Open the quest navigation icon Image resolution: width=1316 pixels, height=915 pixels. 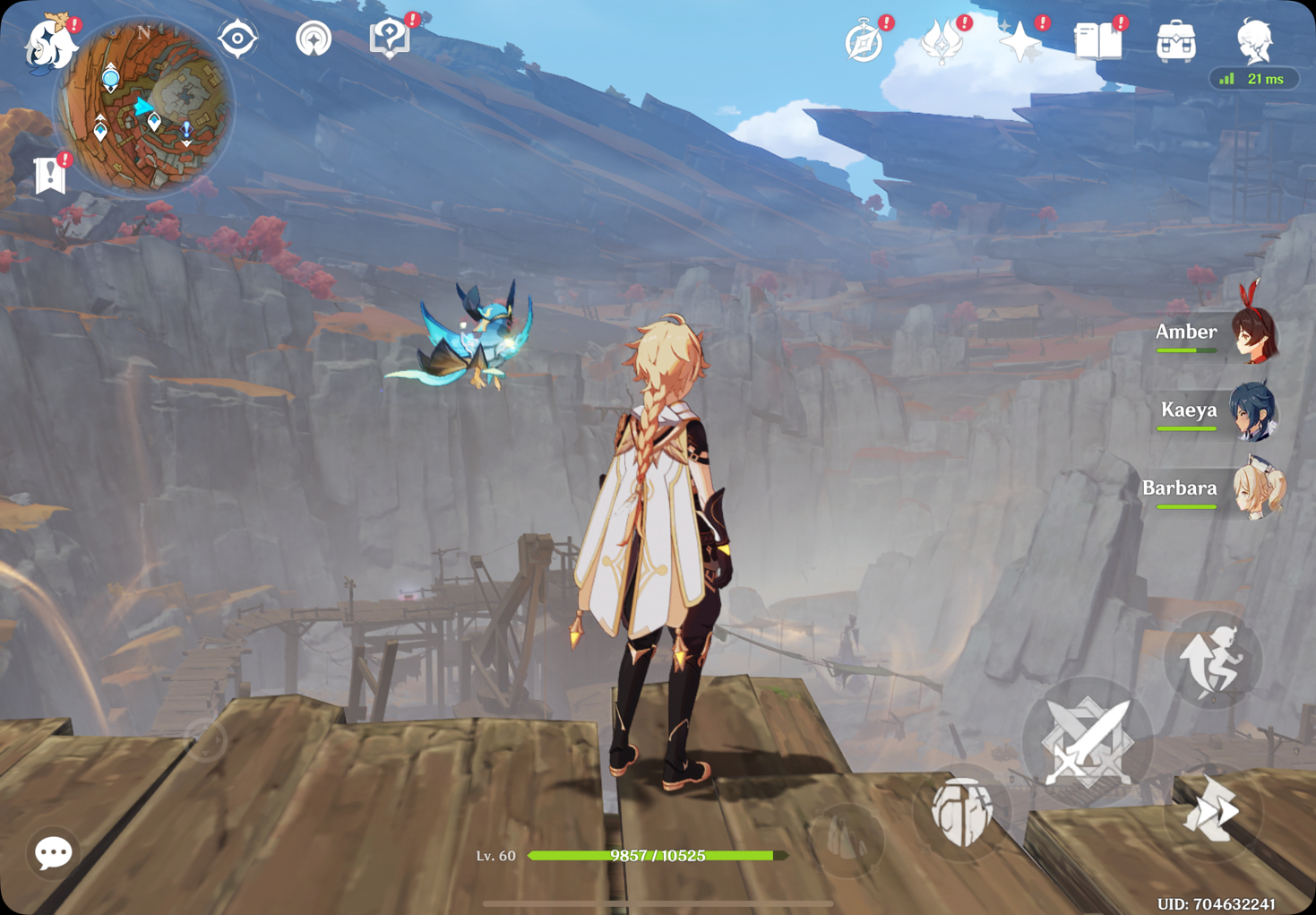(x=314, y=39)
